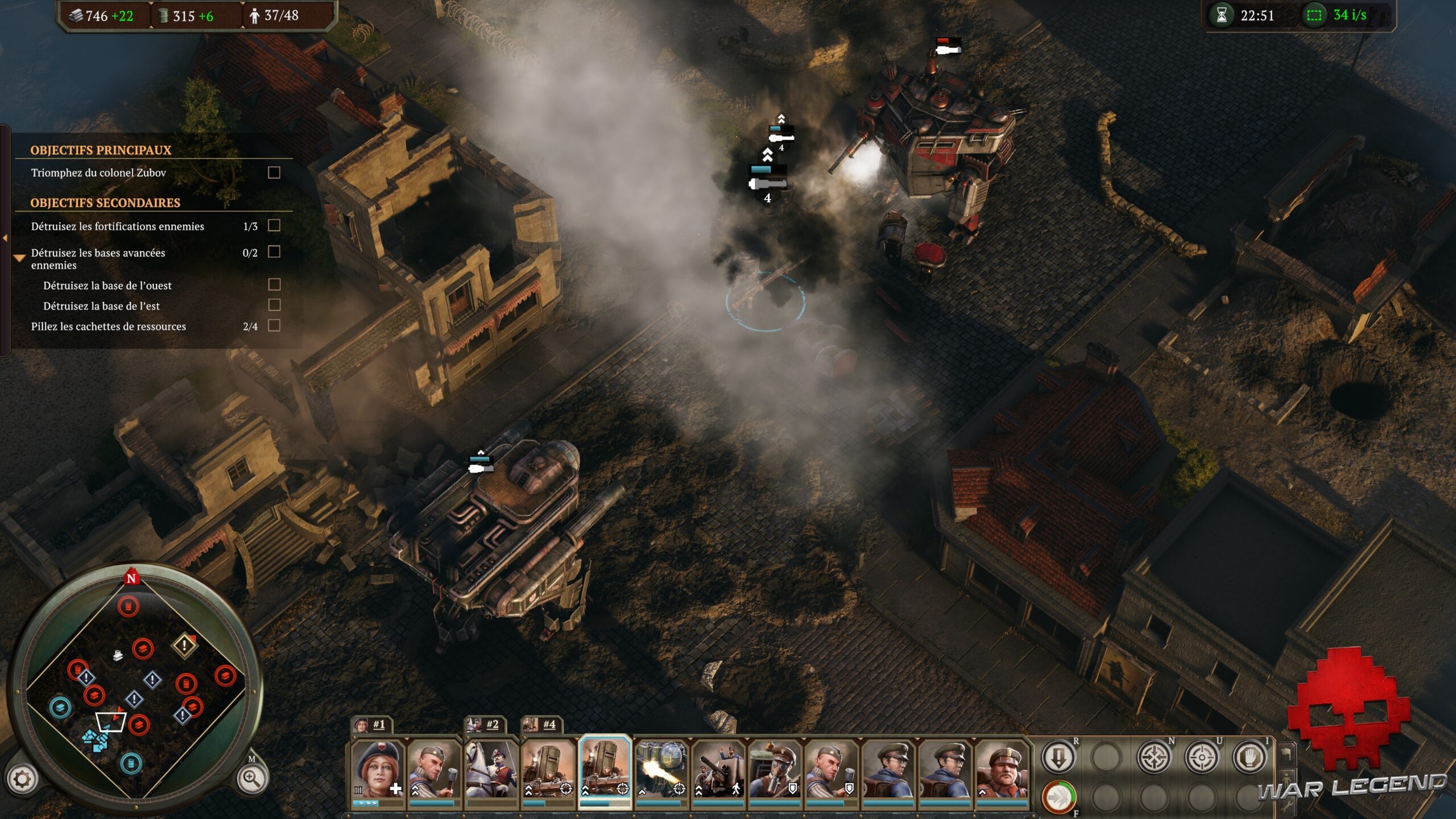This screenshot has width=1456, height=819.
Task: Collapse the objectives panel with its side arrow
Action: tap(5, 238)
